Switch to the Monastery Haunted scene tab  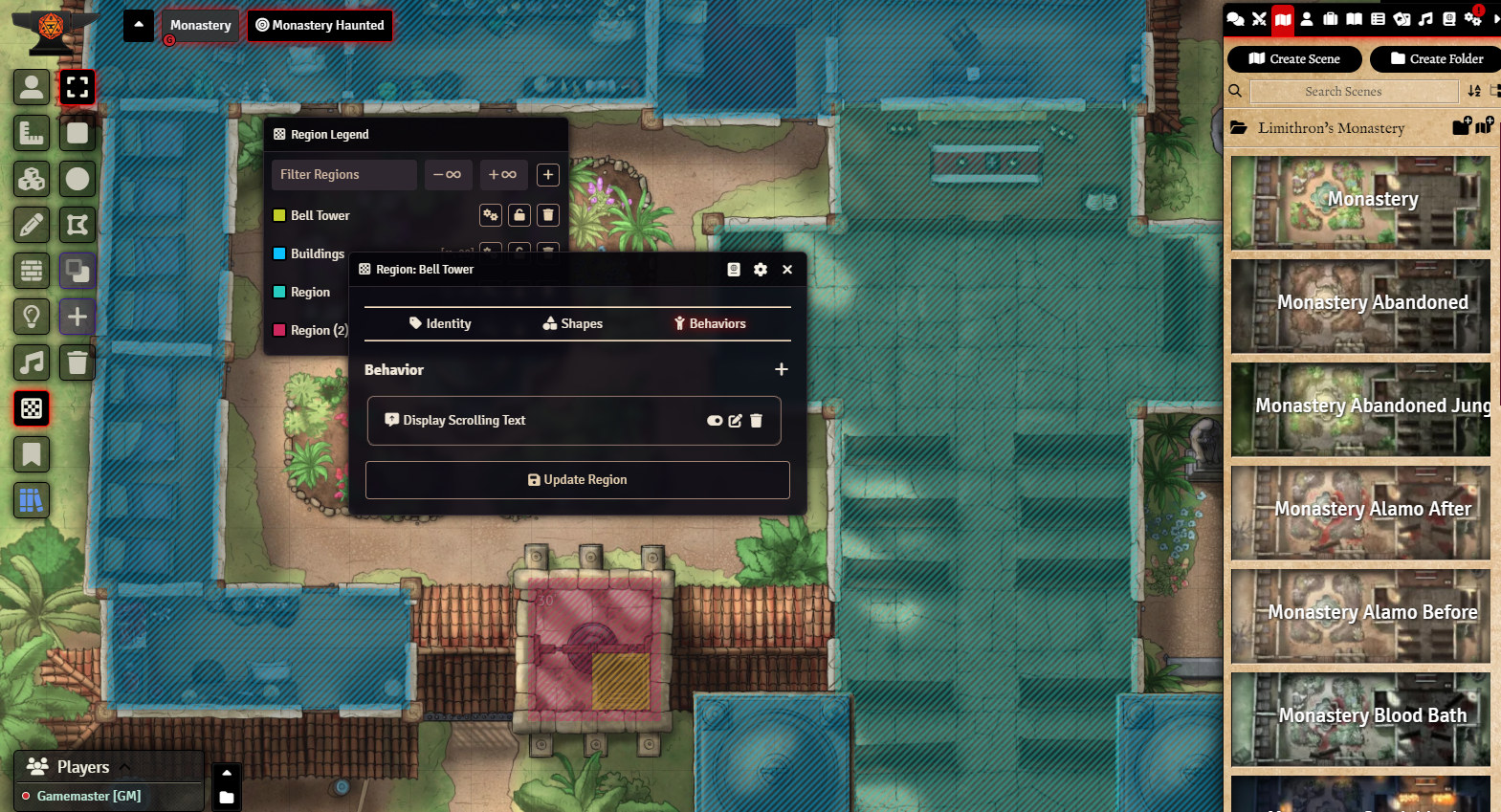(x=320, y=26)
